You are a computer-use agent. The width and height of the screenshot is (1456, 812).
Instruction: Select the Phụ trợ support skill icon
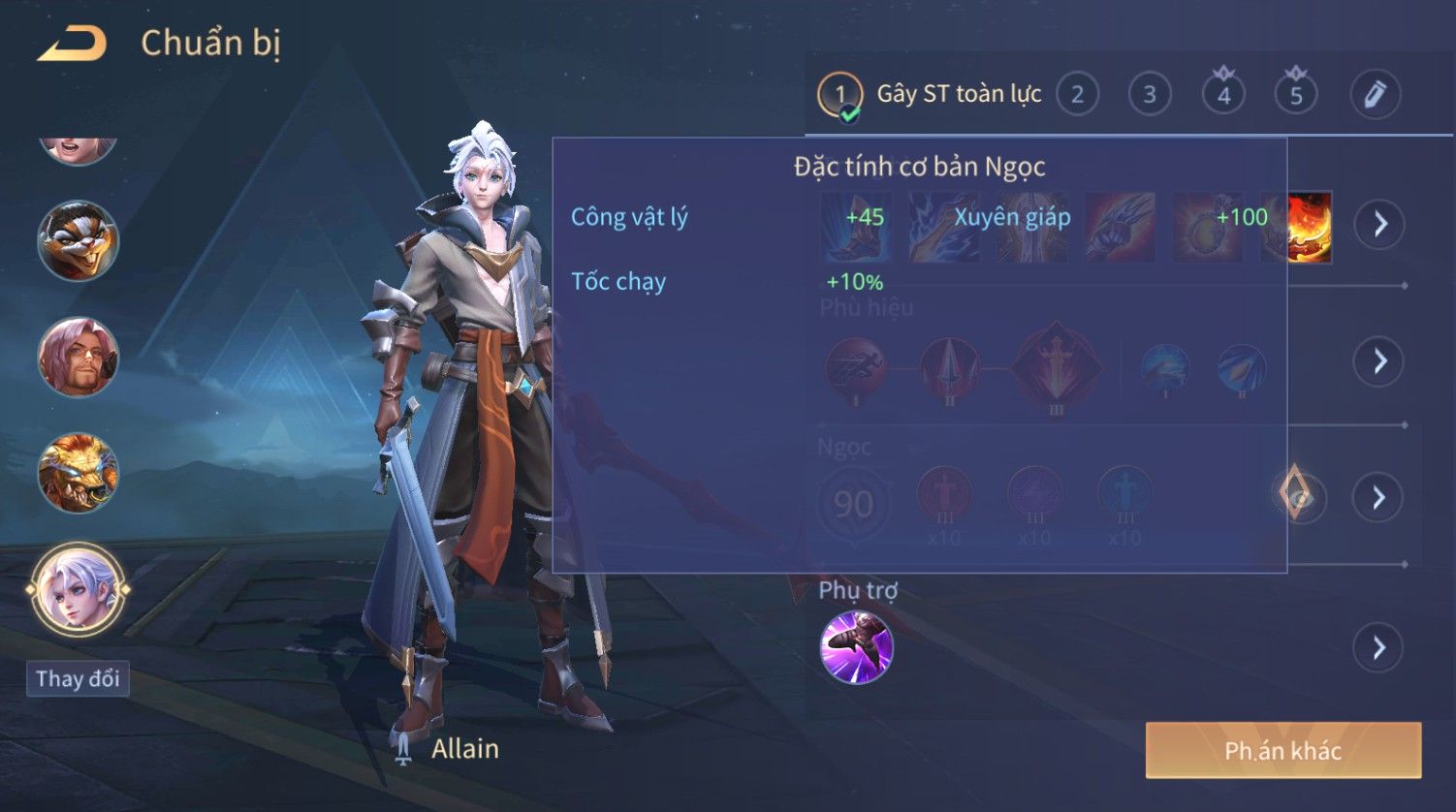tap(856, 647)
